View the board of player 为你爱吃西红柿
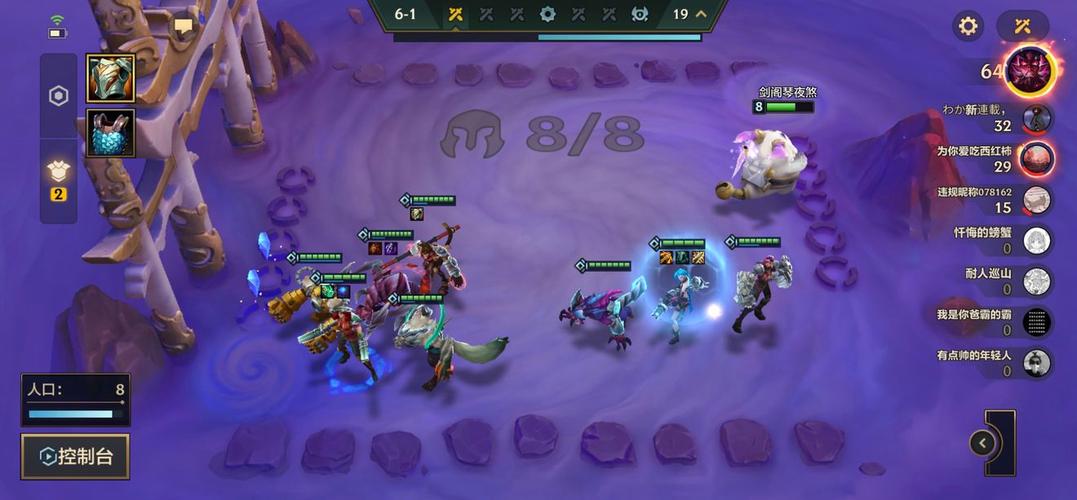Screen dimensions: 1077x500 (x=1037, y=158)
